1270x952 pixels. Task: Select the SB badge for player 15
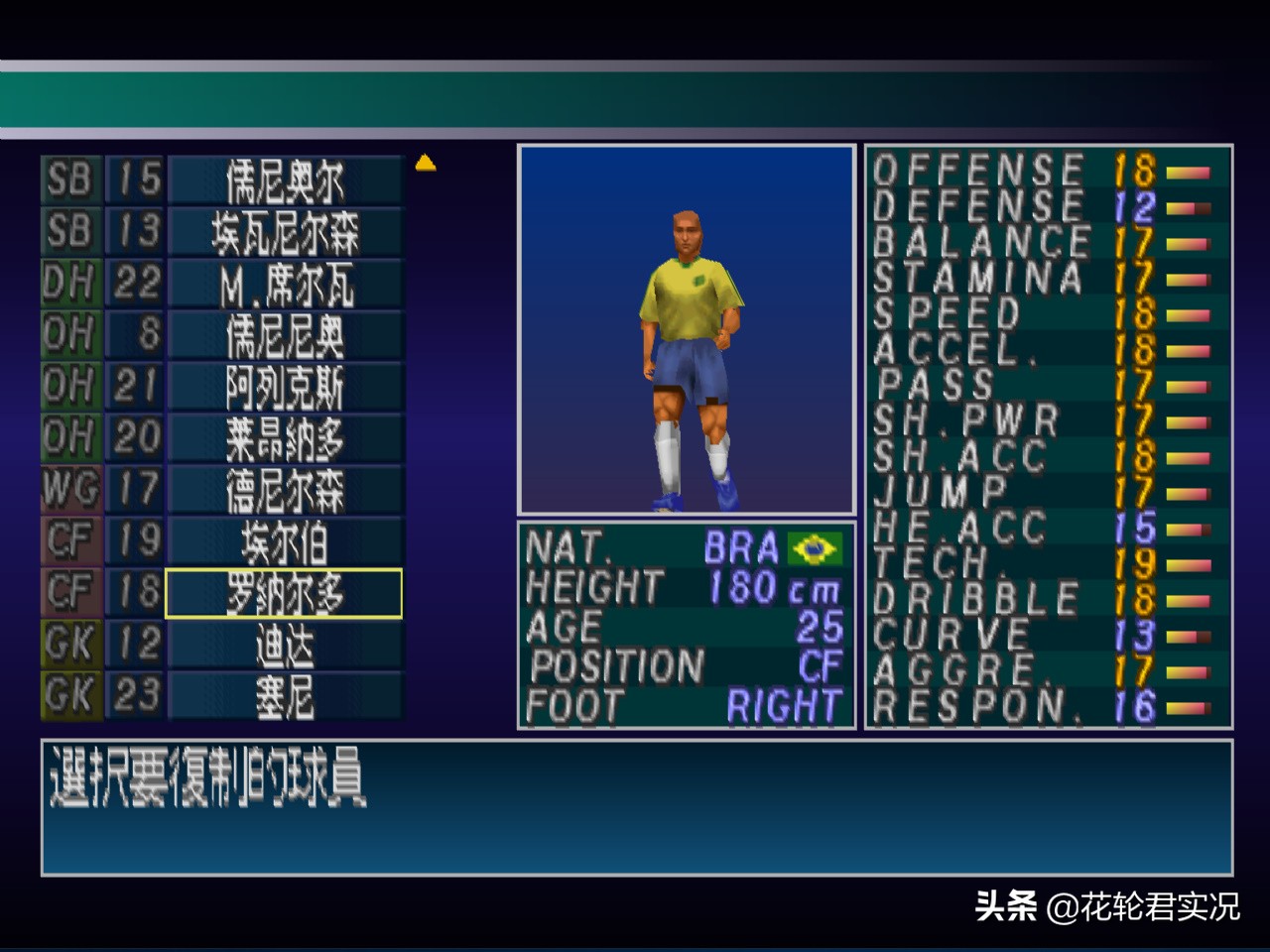coord(69,180)
